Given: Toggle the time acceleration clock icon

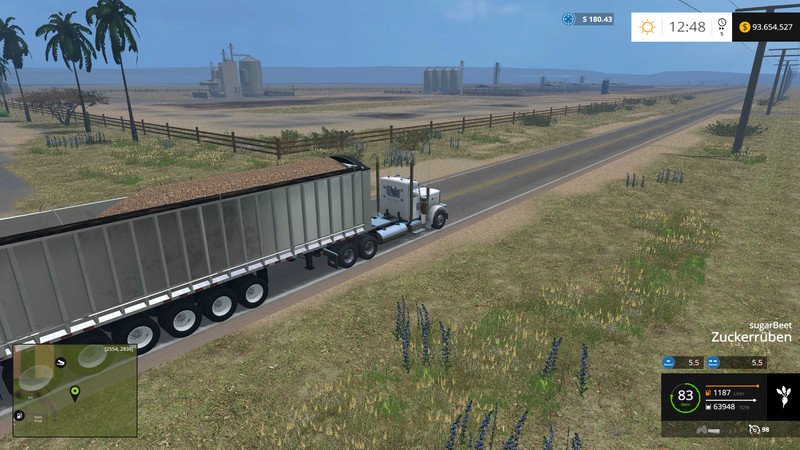Looking at the screenshot, I should coord(722,24).
